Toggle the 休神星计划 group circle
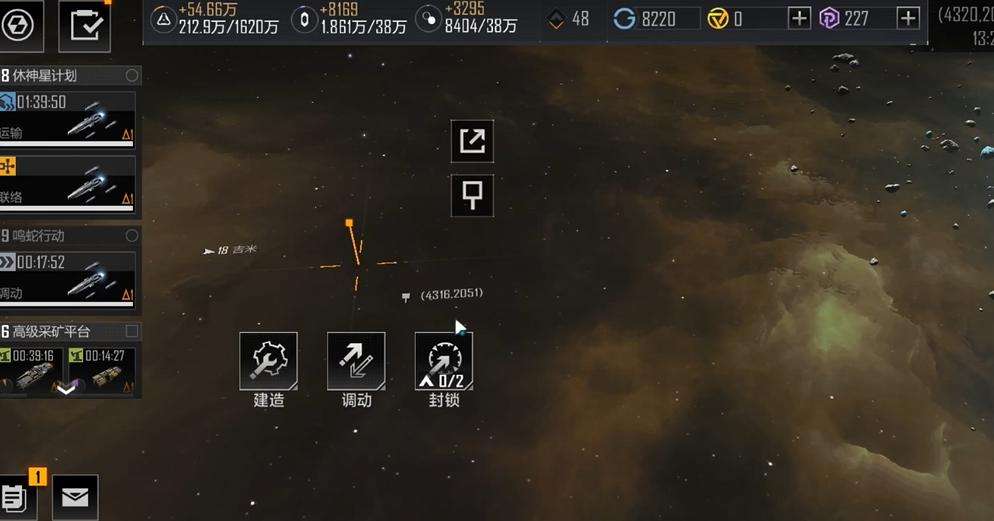The height and width of the screenshot is (521, 994). [132, 76]
